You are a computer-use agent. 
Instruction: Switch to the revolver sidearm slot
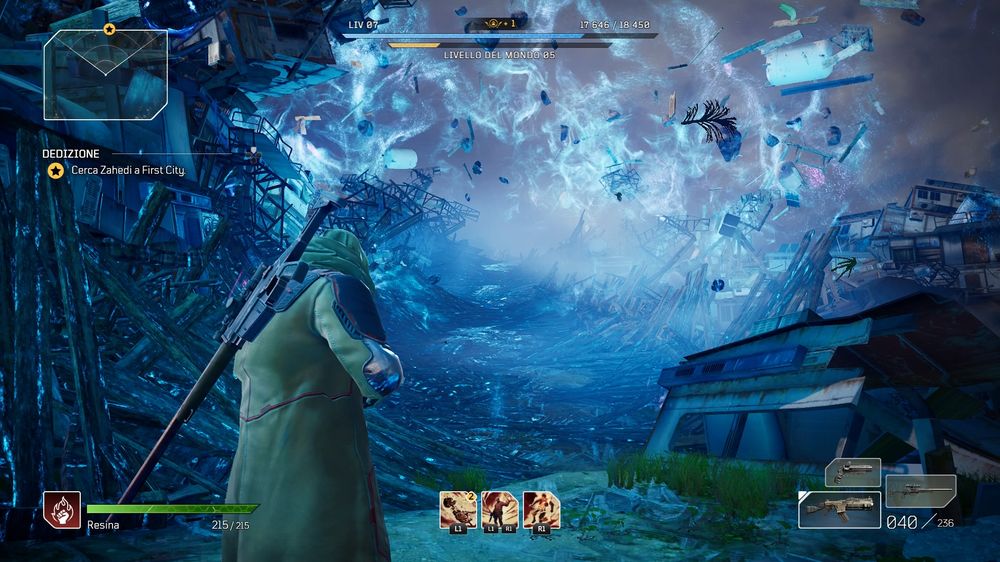click(852, 472)
